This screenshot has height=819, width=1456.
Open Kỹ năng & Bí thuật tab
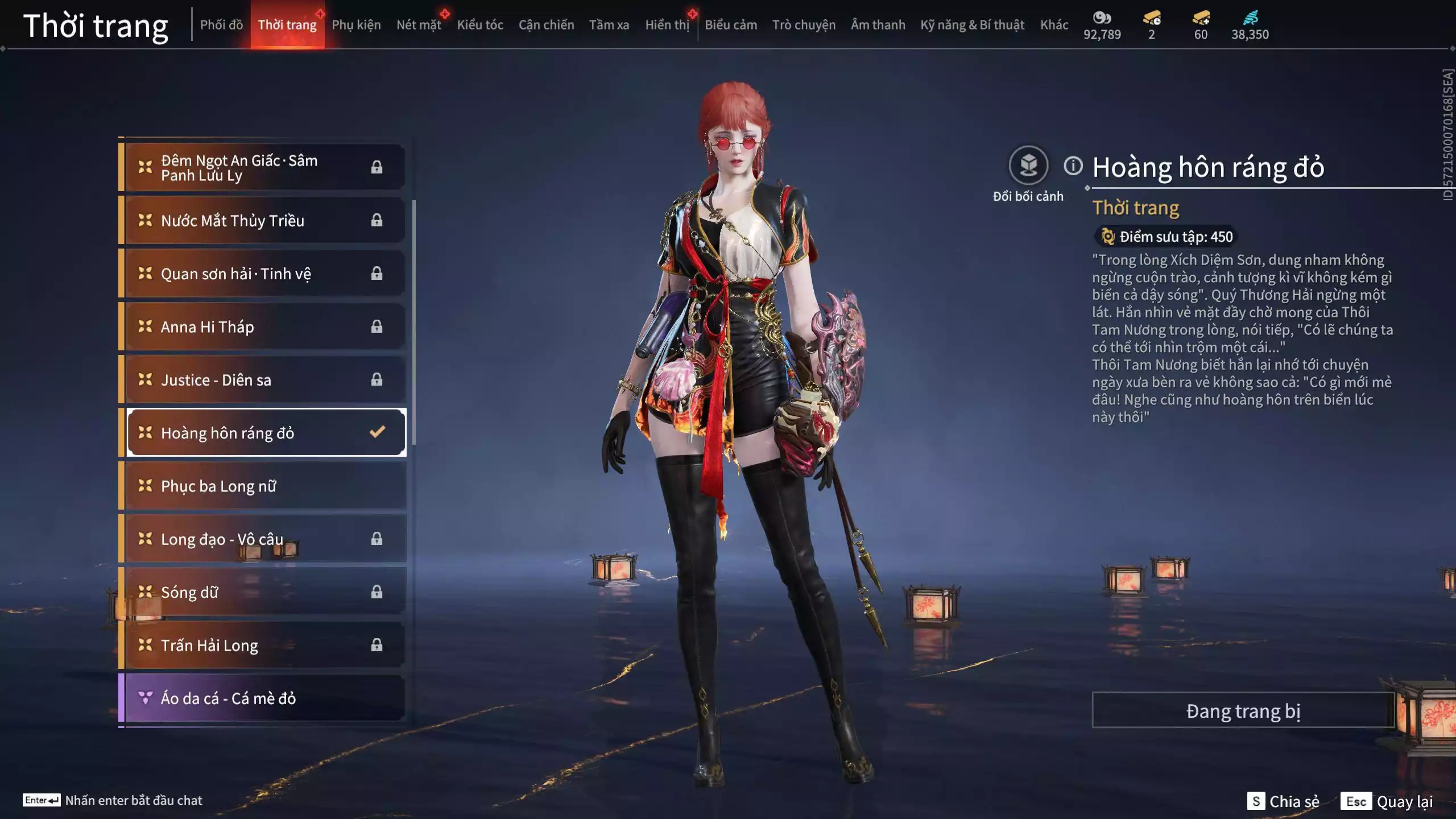click(972, 25)
